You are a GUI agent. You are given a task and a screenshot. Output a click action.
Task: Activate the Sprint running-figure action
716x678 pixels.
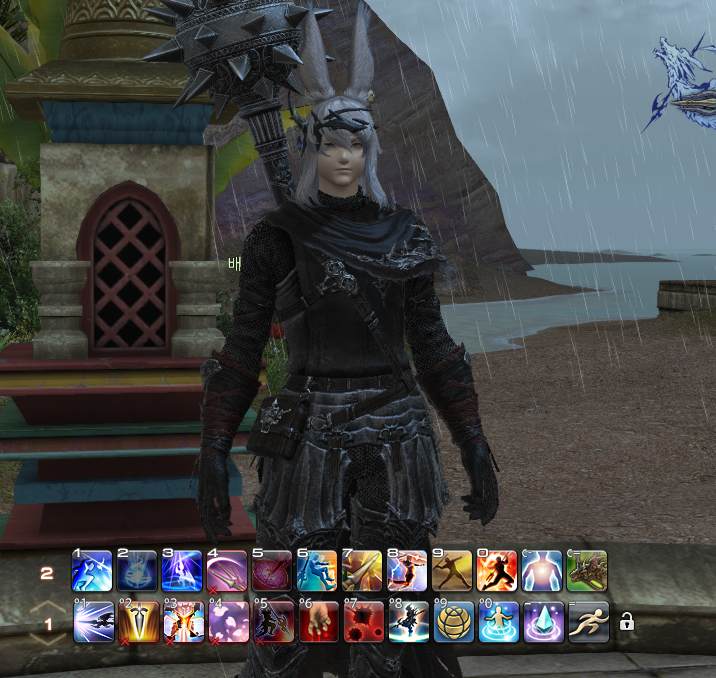[588, 622]
